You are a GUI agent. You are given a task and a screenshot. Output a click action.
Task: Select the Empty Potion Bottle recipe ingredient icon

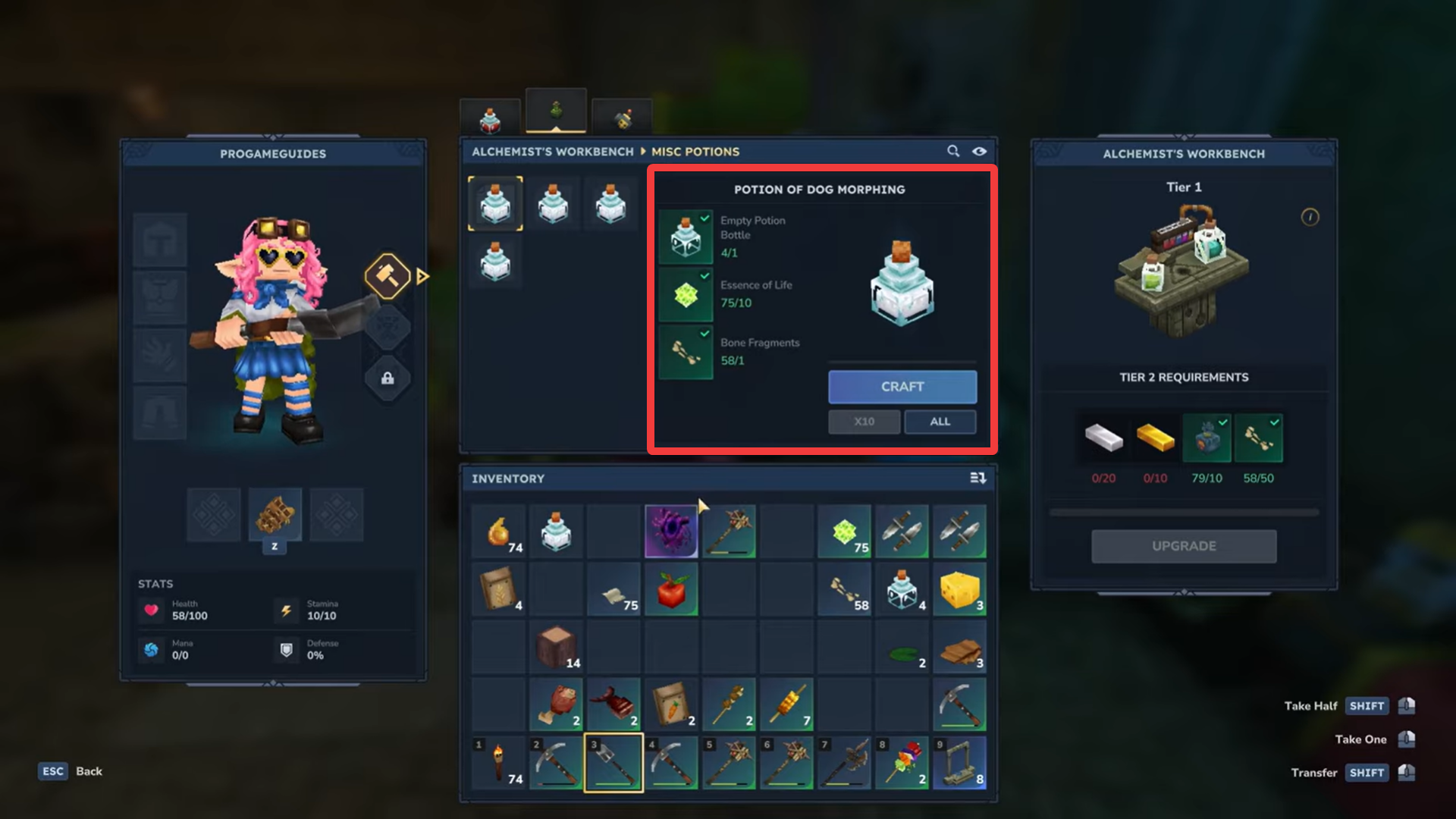(x=686, y=236)
